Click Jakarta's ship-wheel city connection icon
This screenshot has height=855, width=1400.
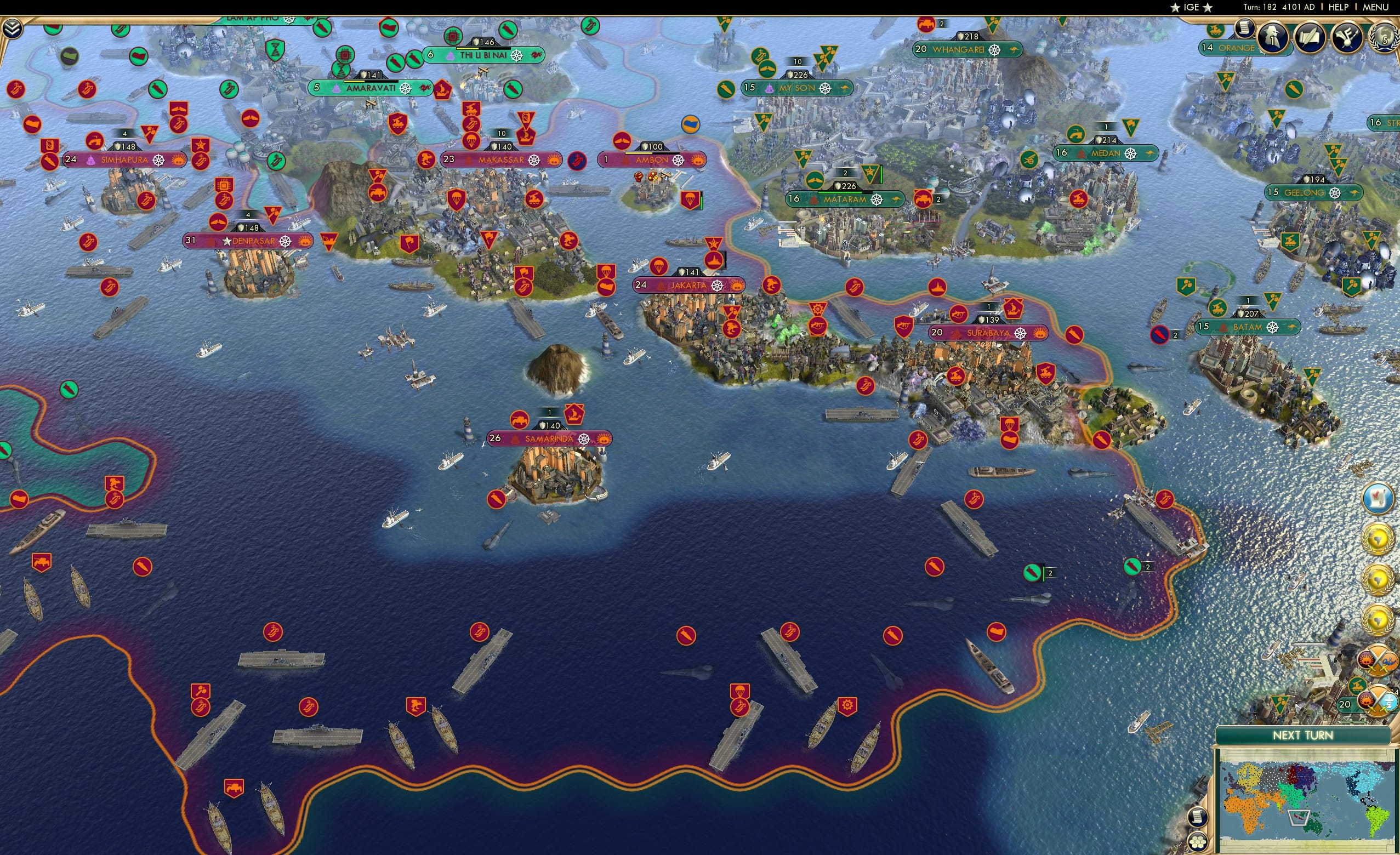pyautogui.click(x=716, y=286)
